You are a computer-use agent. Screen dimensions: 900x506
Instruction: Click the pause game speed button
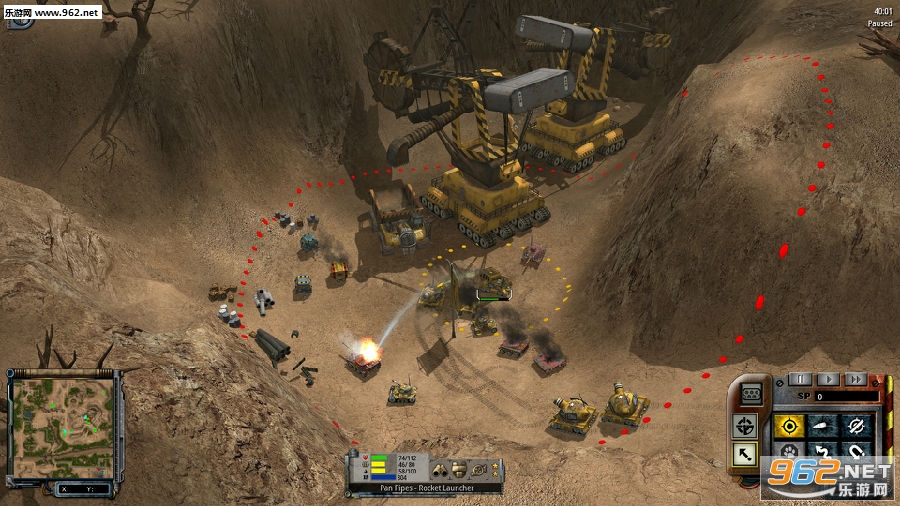(x=799, y=379)
